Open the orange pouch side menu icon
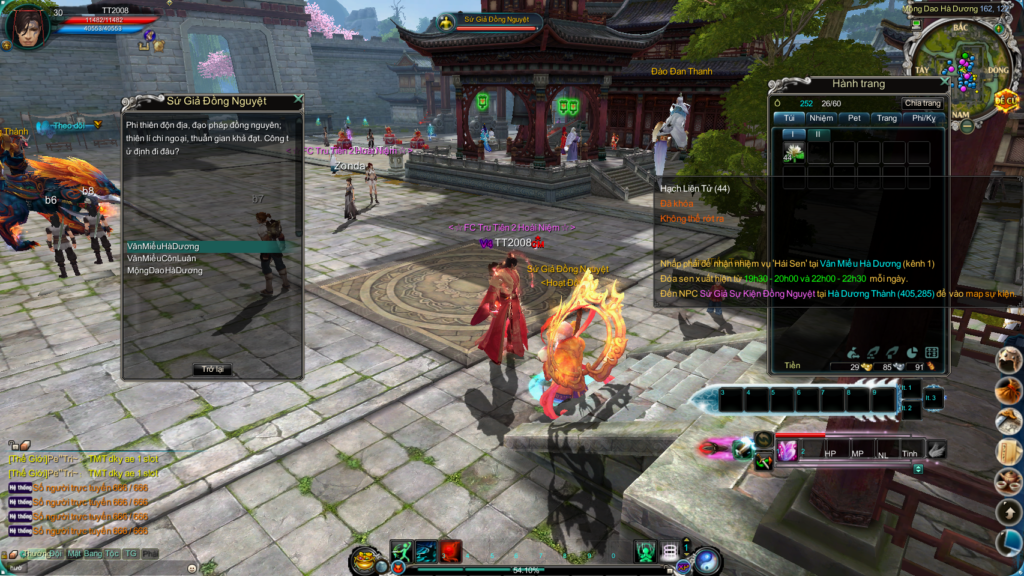Viewport: 1024px width, 576px height. tap(1009, 392)
